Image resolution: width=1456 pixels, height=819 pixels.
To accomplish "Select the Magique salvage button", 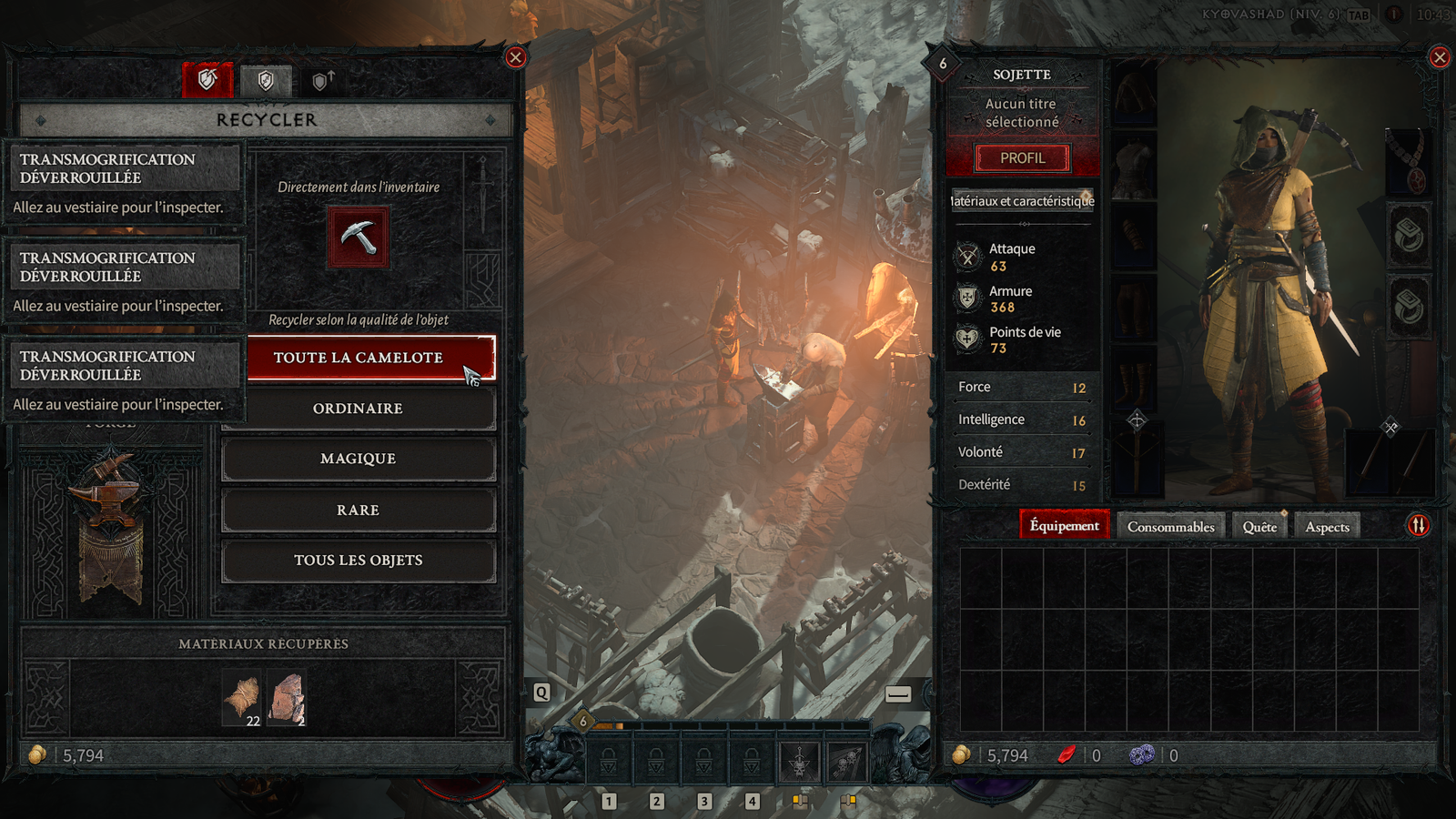I will tap(359, 459).
